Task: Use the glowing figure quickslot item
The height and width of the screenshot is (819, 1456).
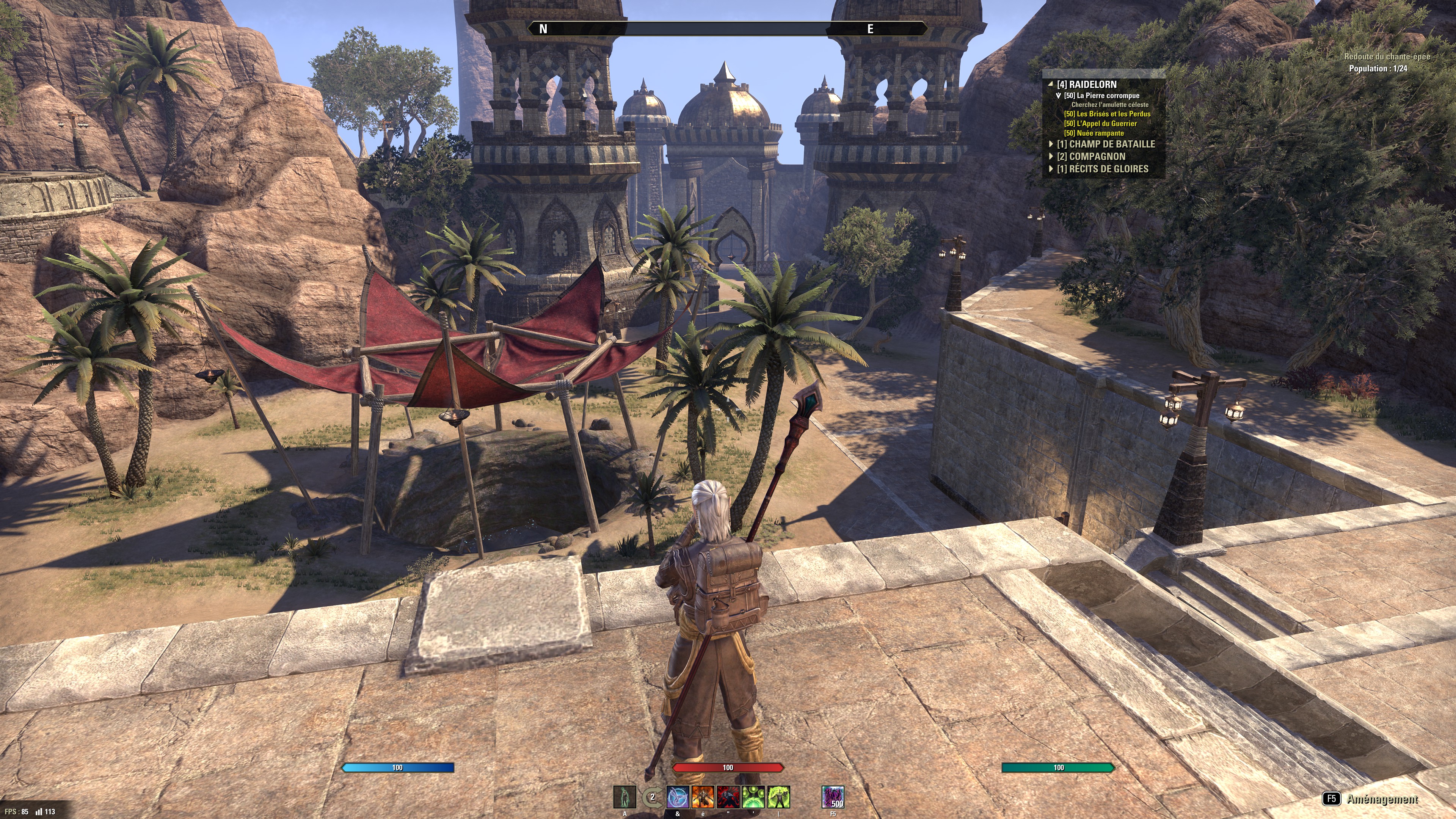Action: click(x=624, y=797)
